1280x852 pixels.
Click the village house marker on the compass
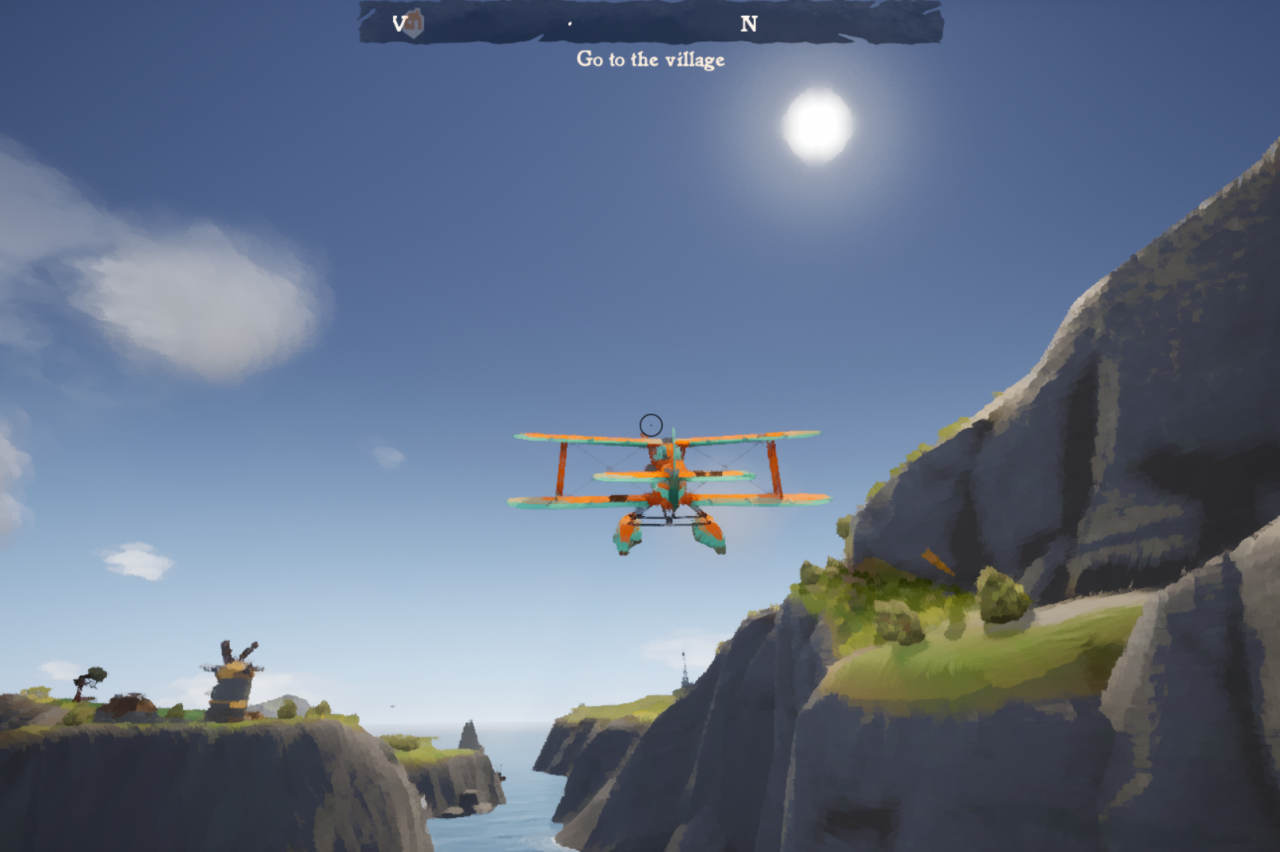(412, 24)
